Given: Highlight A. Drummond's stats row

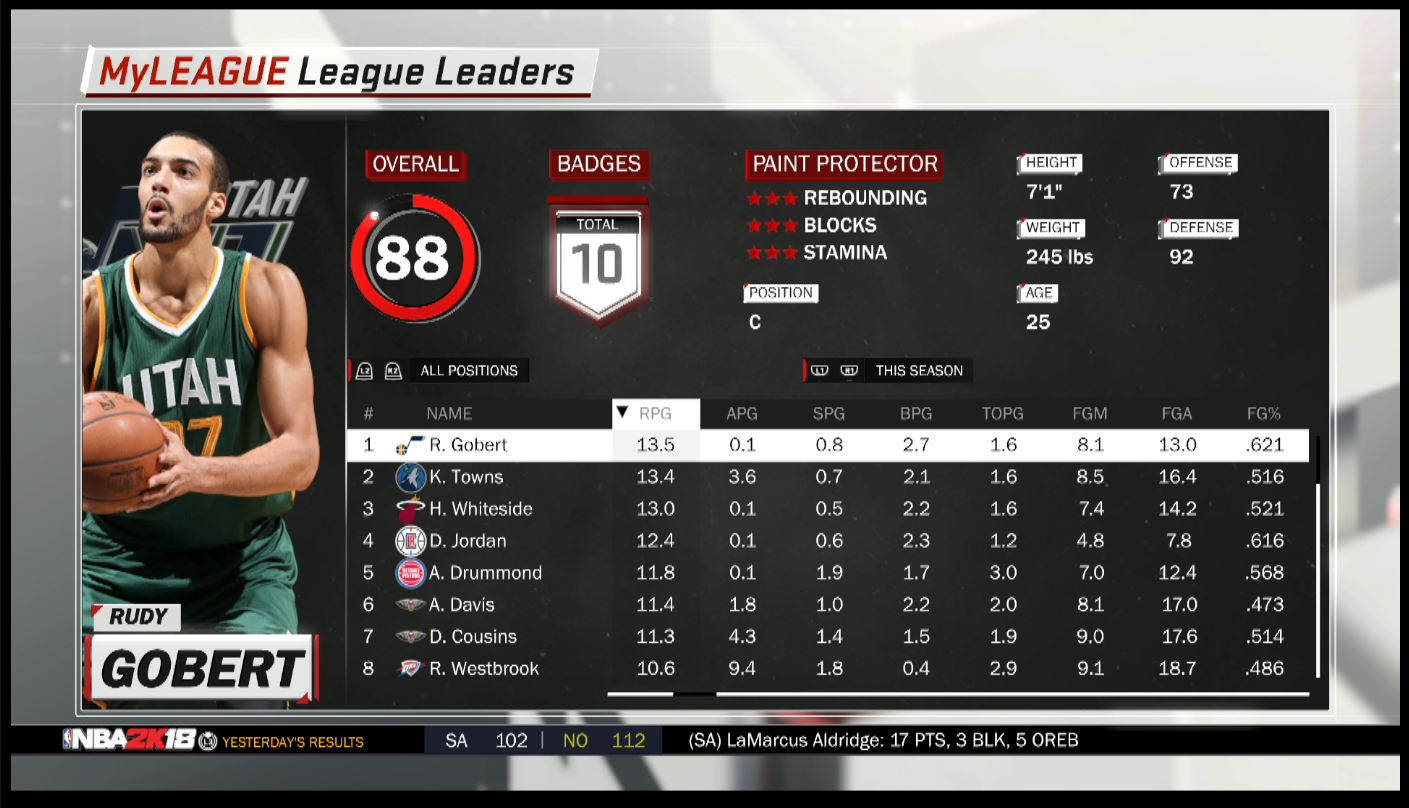Looking at the screenshot, I should click(x=485, y=573).
